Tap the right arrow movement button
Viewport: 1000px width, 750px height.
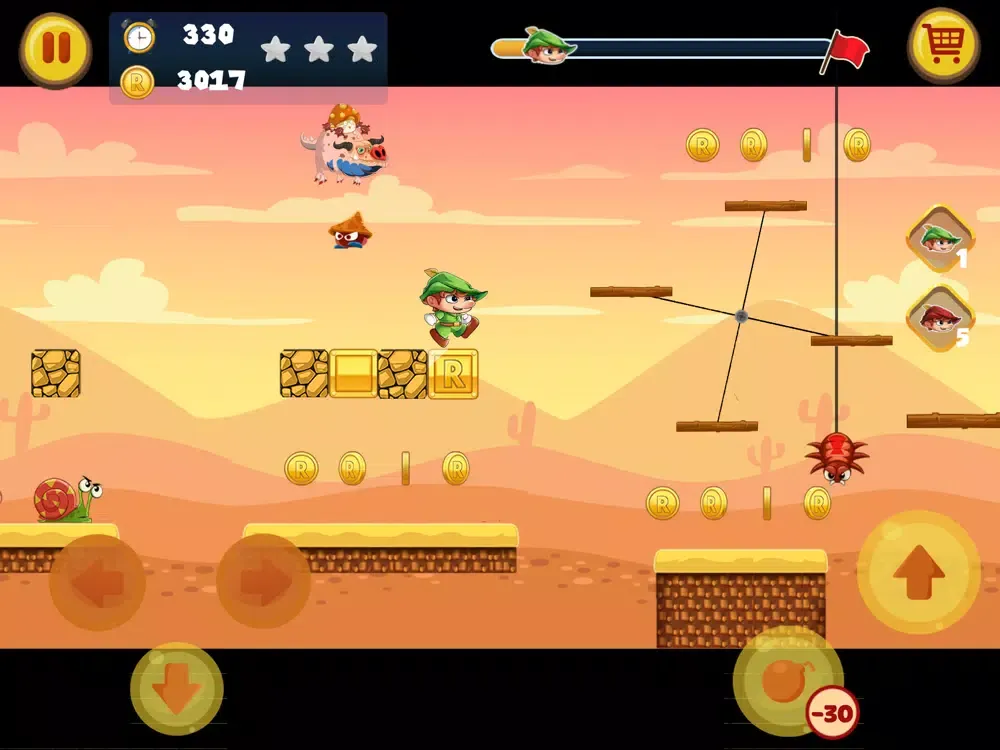click(x=263, y=582)
